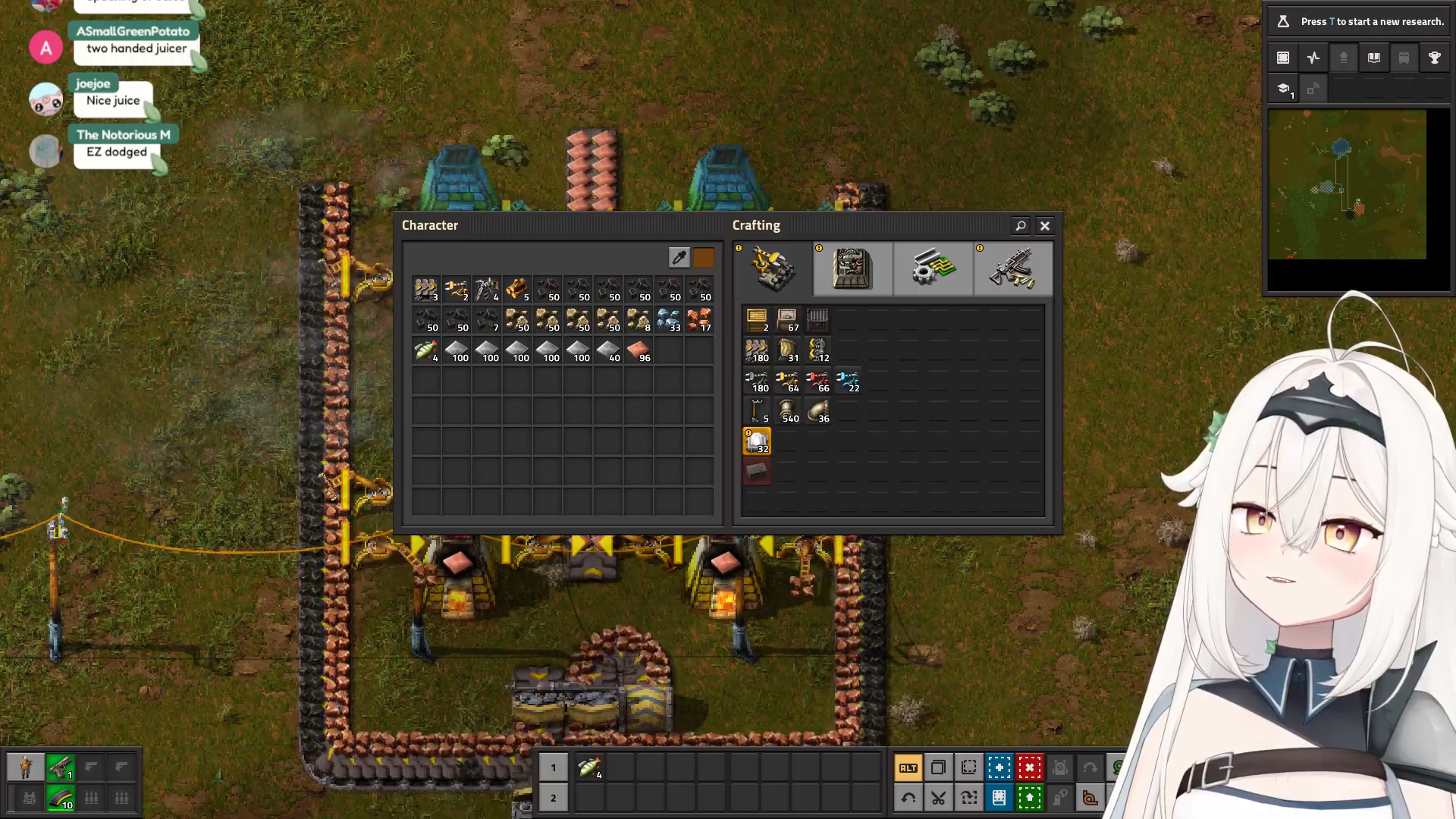1456x819 pixels.
Task: Toggle the ALT info mode button
Action: point(908,768)
